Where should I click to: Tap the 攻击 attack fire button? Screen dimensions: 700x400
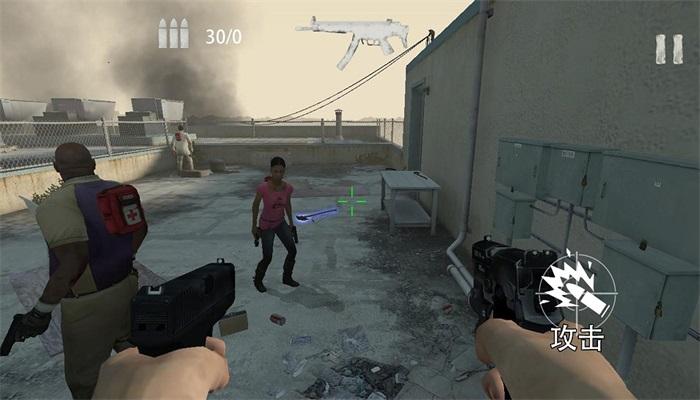pyautogui.click(x=577, y=295)
